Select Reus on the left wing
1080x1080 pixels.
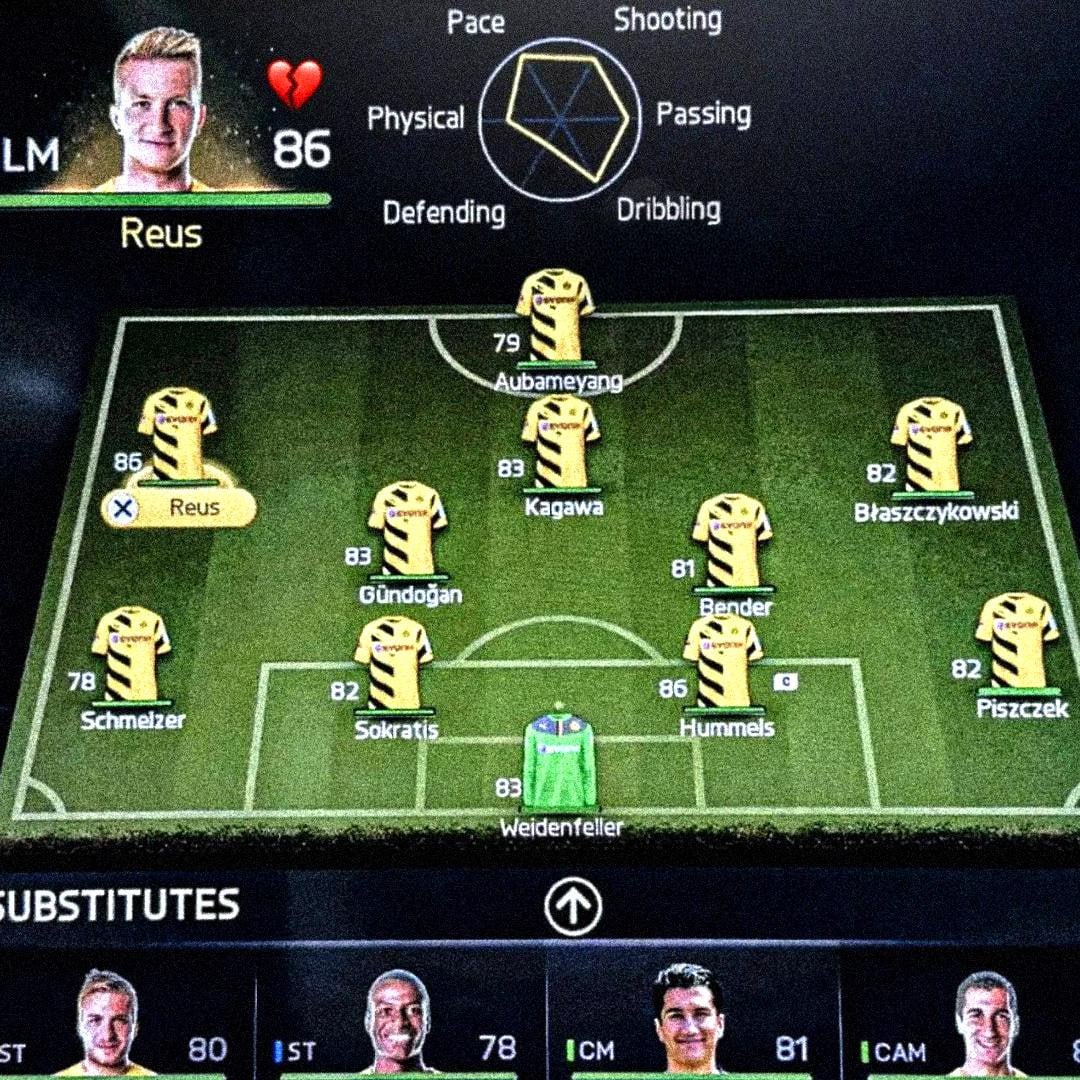177,435
